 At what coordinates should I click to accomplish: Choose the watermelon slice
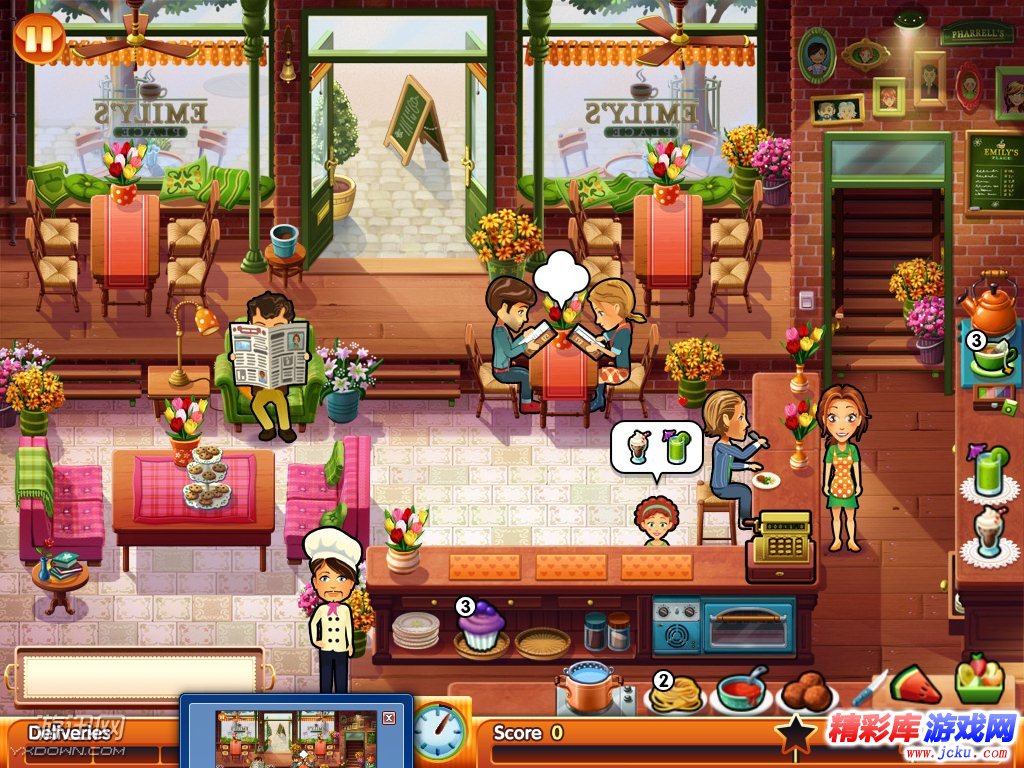[916, 685]
